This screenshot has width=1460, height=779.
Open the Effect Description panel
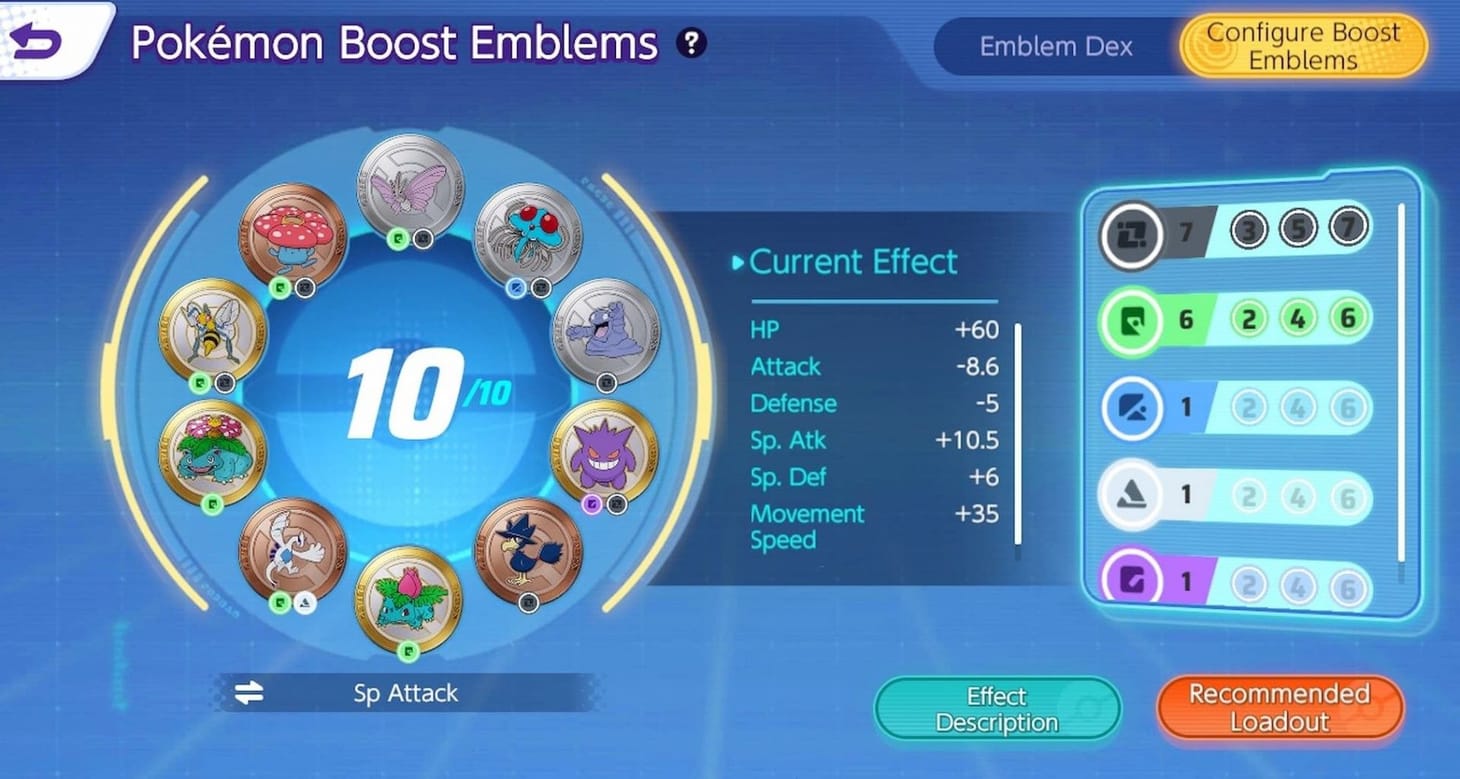tap(996, 707)
